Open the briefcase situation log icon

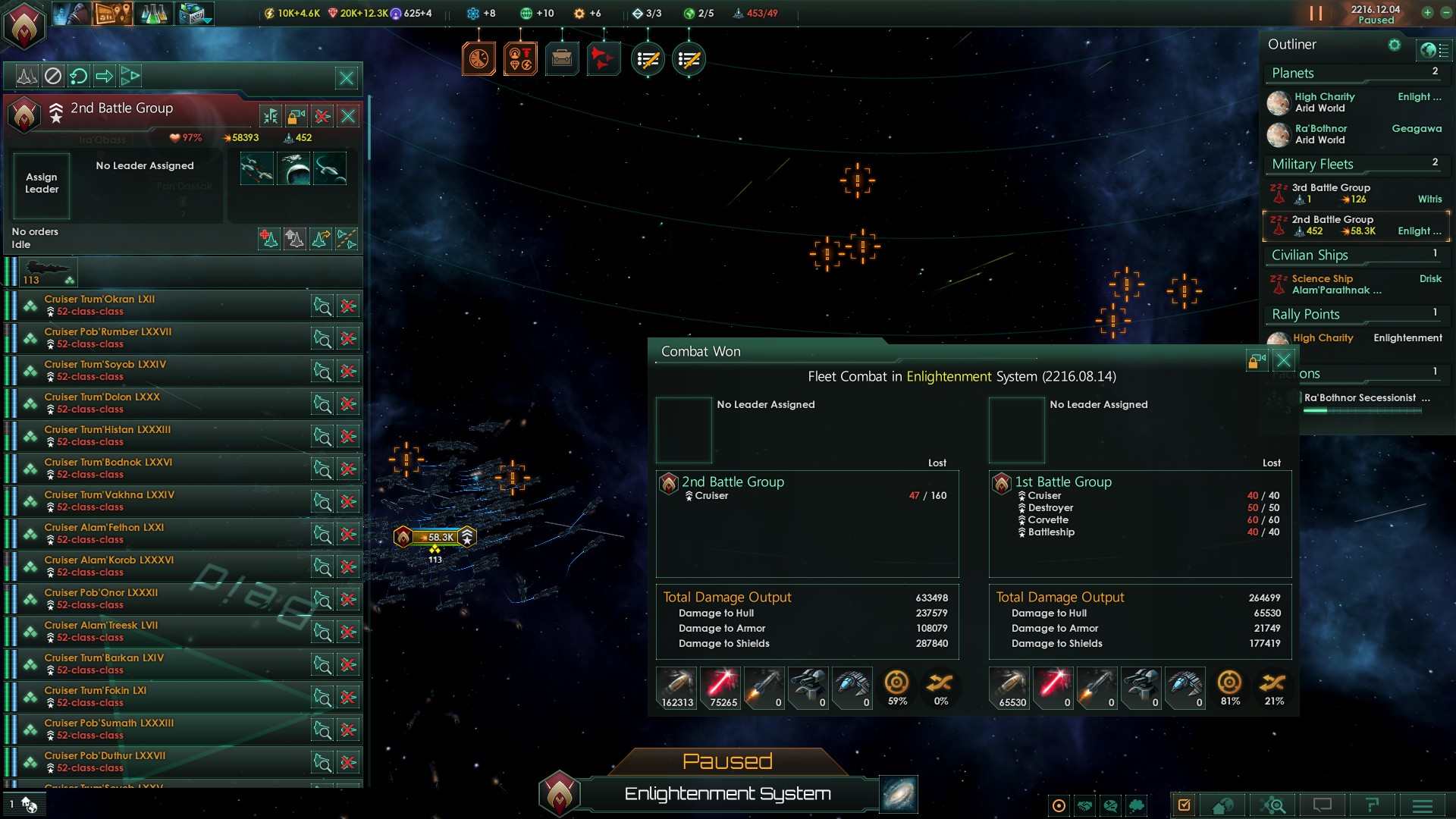pyautogui.click(x=562, y=58)
